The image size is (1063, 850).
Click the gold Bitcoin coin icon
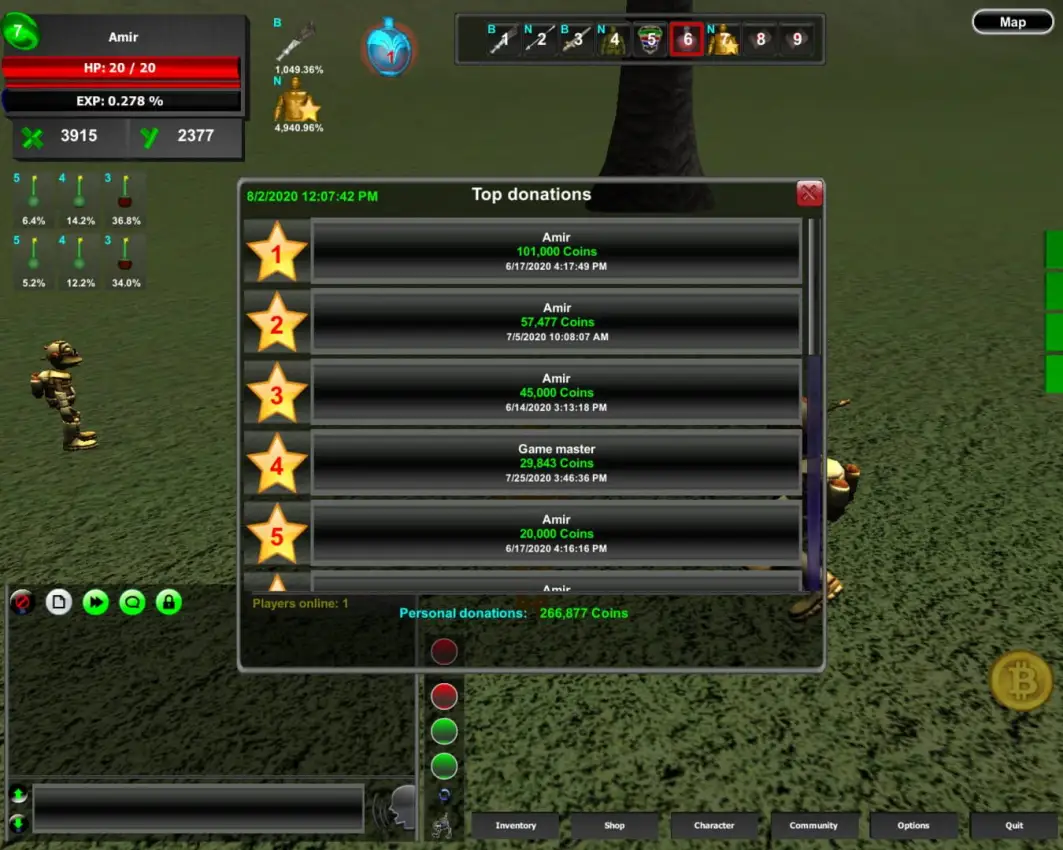click(1021, 681)
